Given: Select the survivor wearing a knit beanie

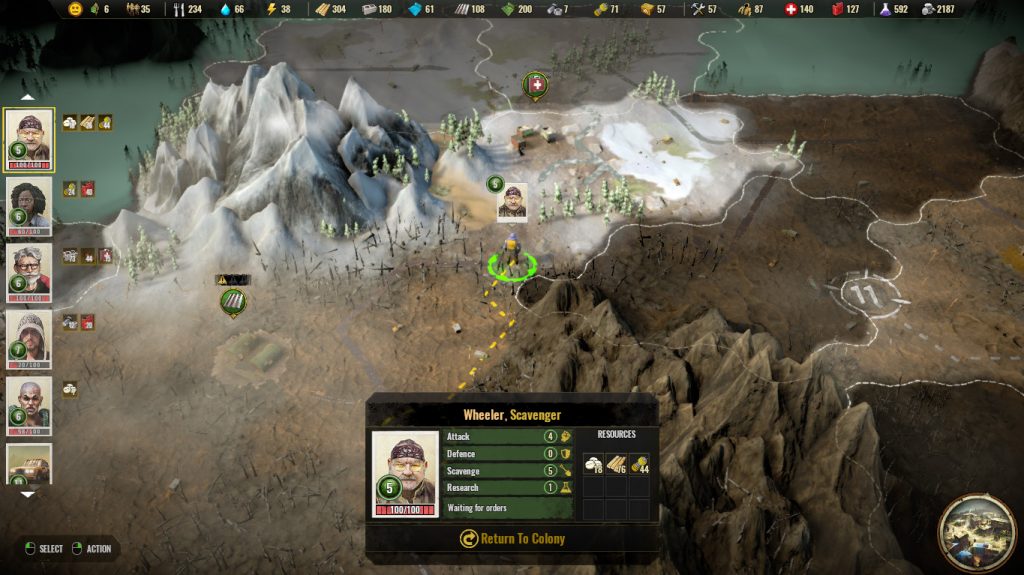Looking at the screenshot, I should point(28,340).
